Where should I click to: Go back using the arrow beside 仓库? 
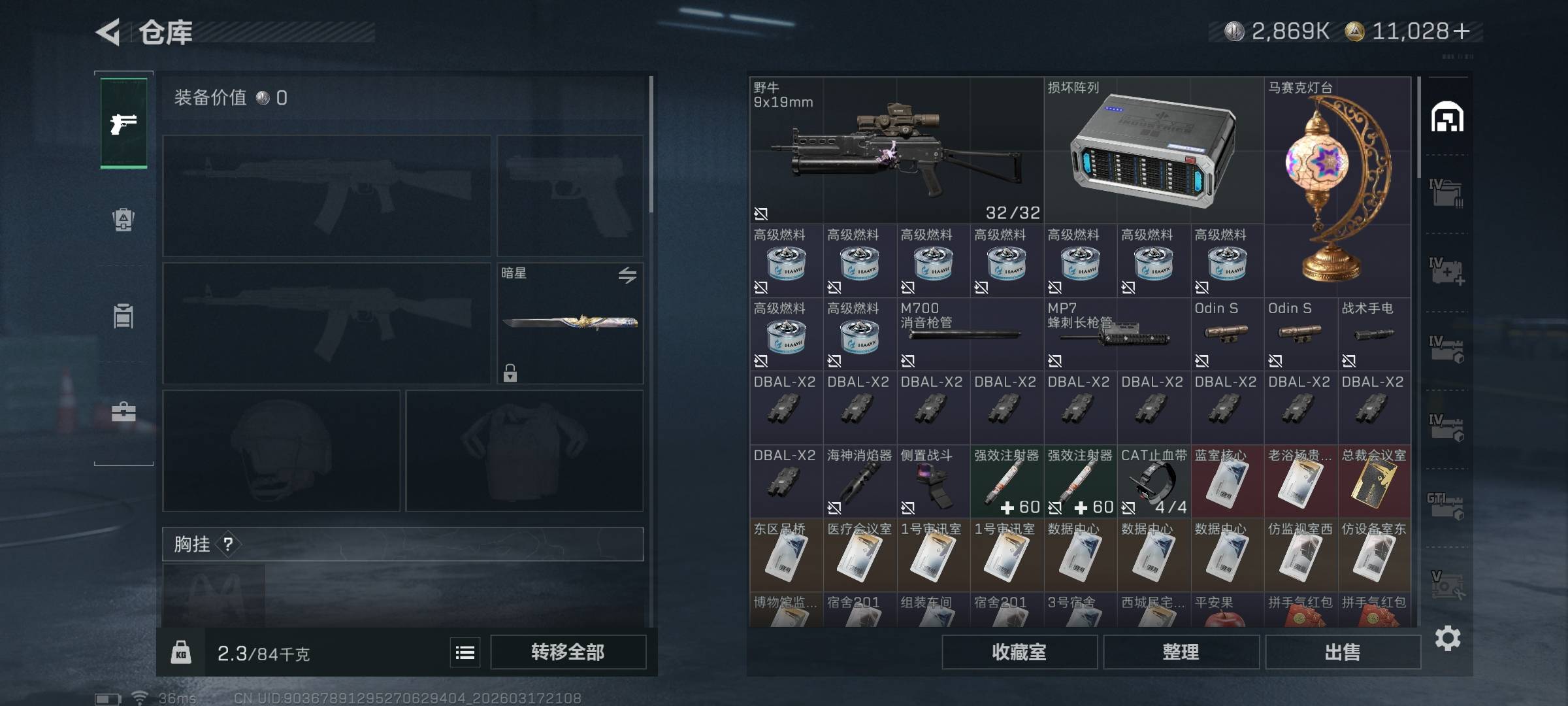(x=108, y=32)
